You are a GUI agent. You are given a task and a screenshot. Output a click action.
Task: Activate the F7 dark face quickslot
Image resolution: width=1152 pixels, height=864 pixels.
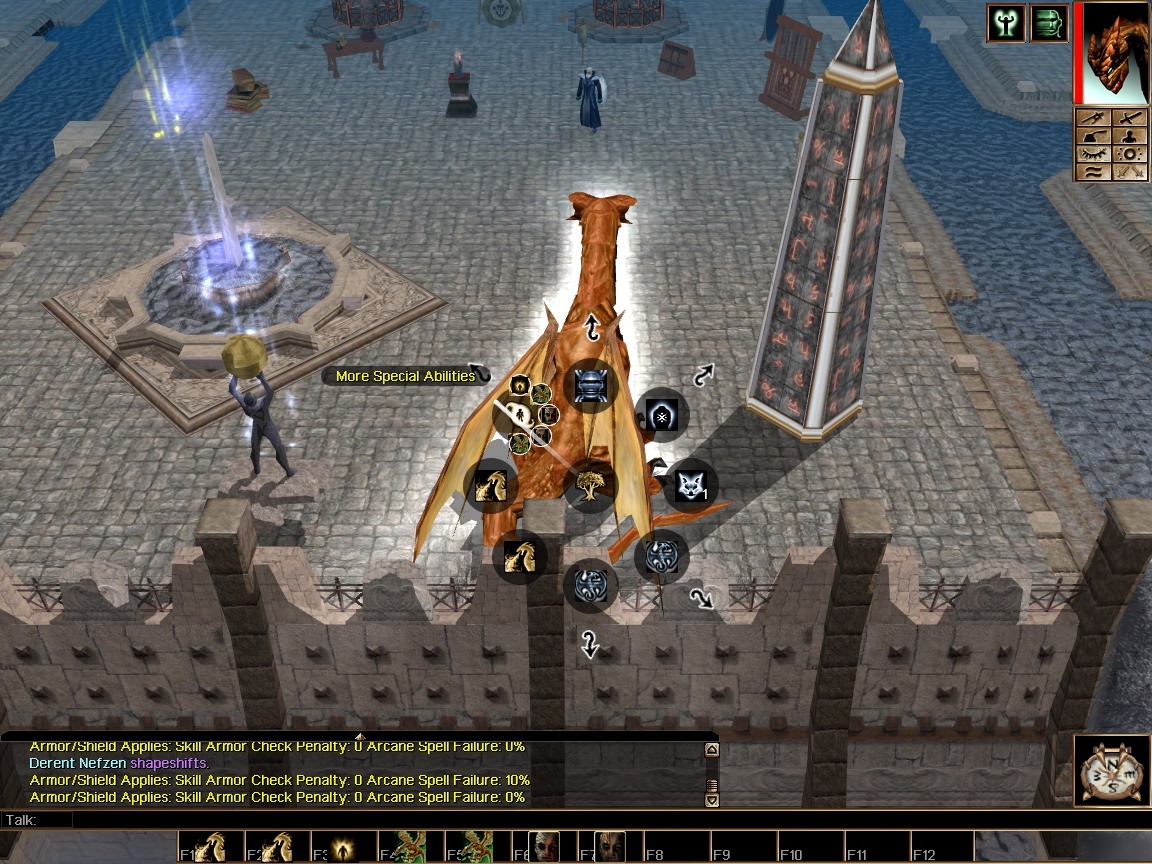click(x=610, y=847)
